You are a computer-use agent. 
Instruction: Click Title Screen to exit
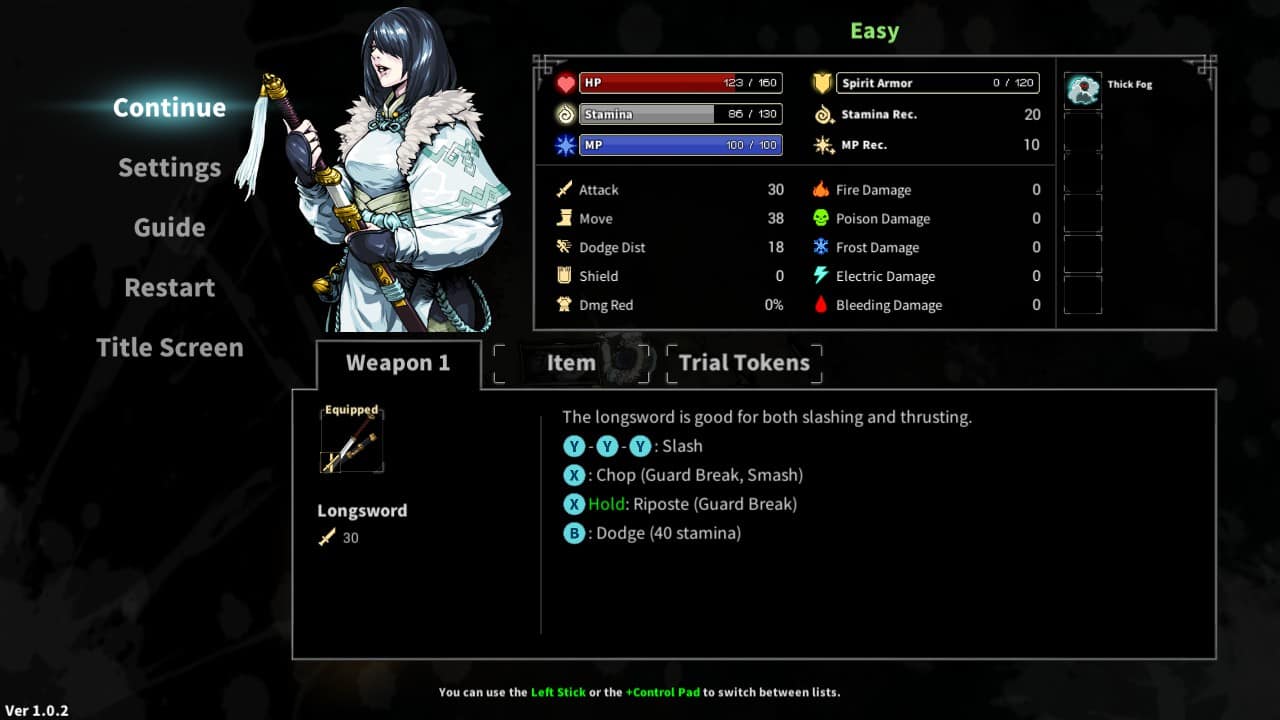(168, 347)
